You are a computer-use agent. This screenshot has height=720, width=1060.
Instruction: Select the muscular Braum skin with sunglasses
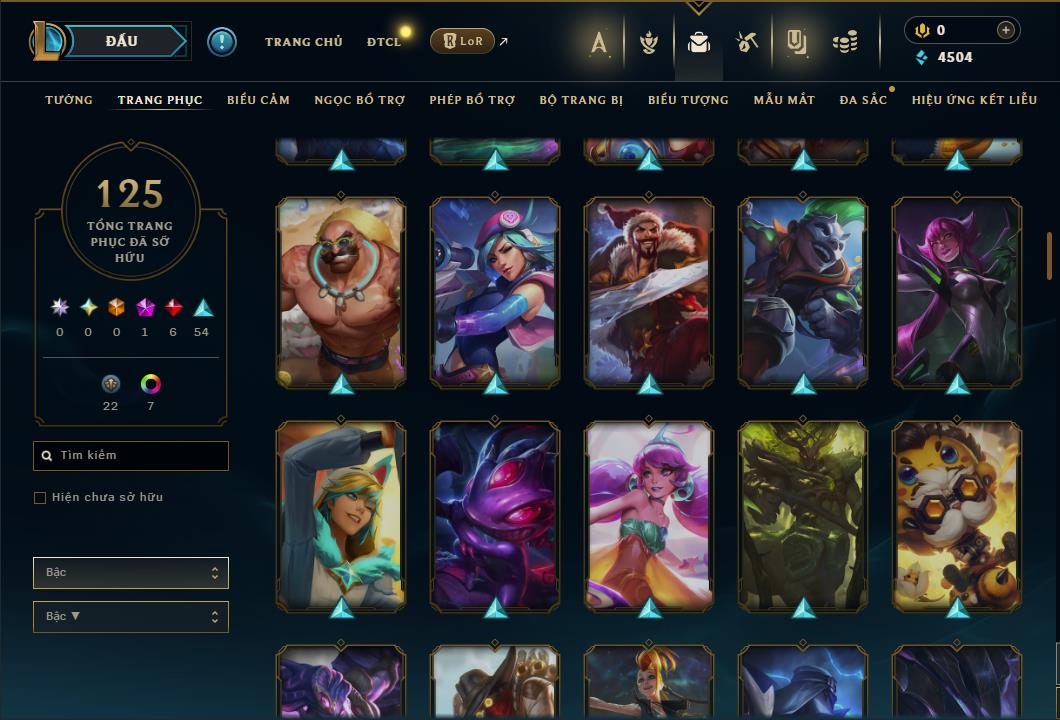(341, 290)
